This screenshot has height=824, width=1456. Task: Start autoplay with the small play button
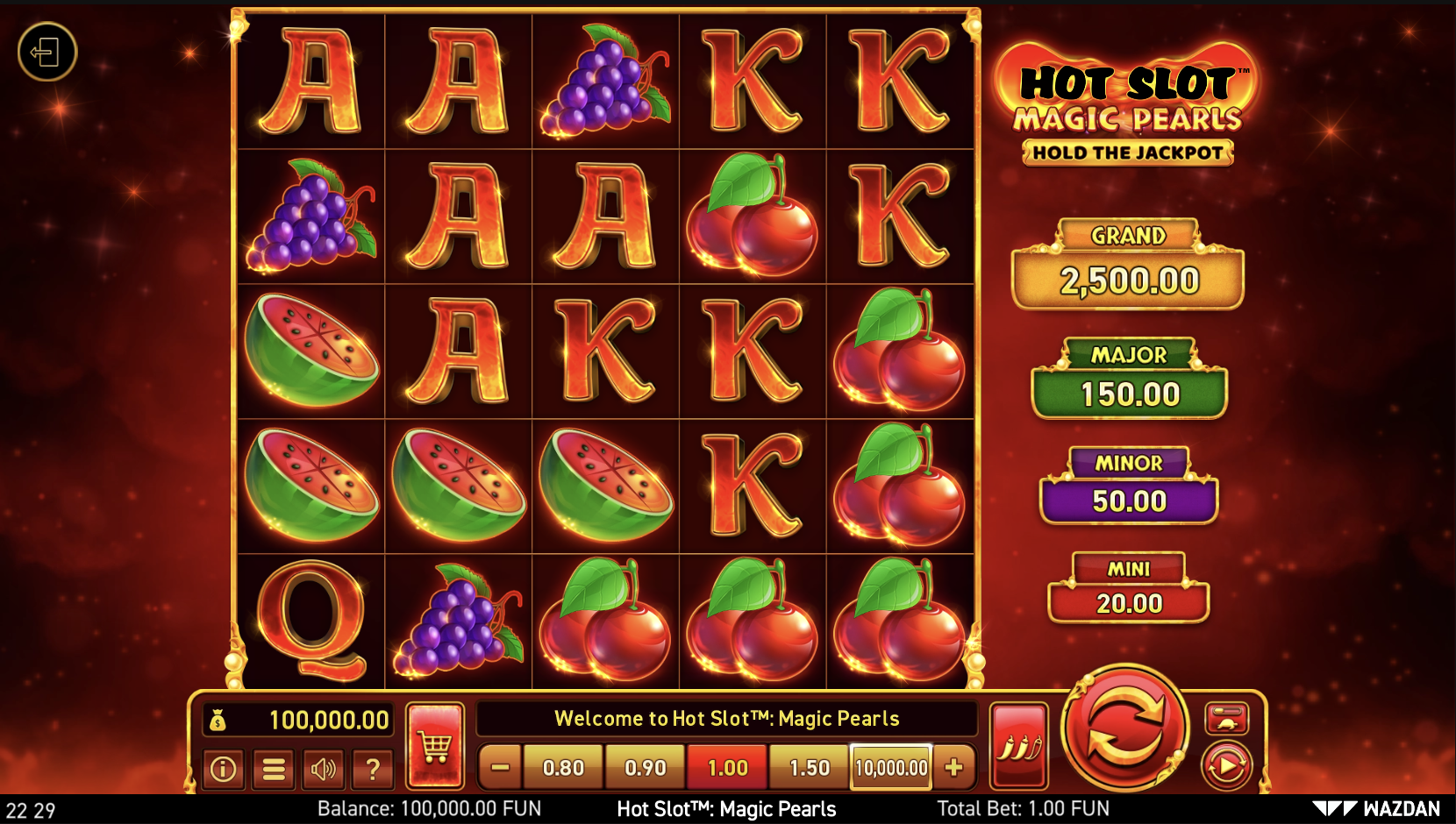pos(1226,766)
